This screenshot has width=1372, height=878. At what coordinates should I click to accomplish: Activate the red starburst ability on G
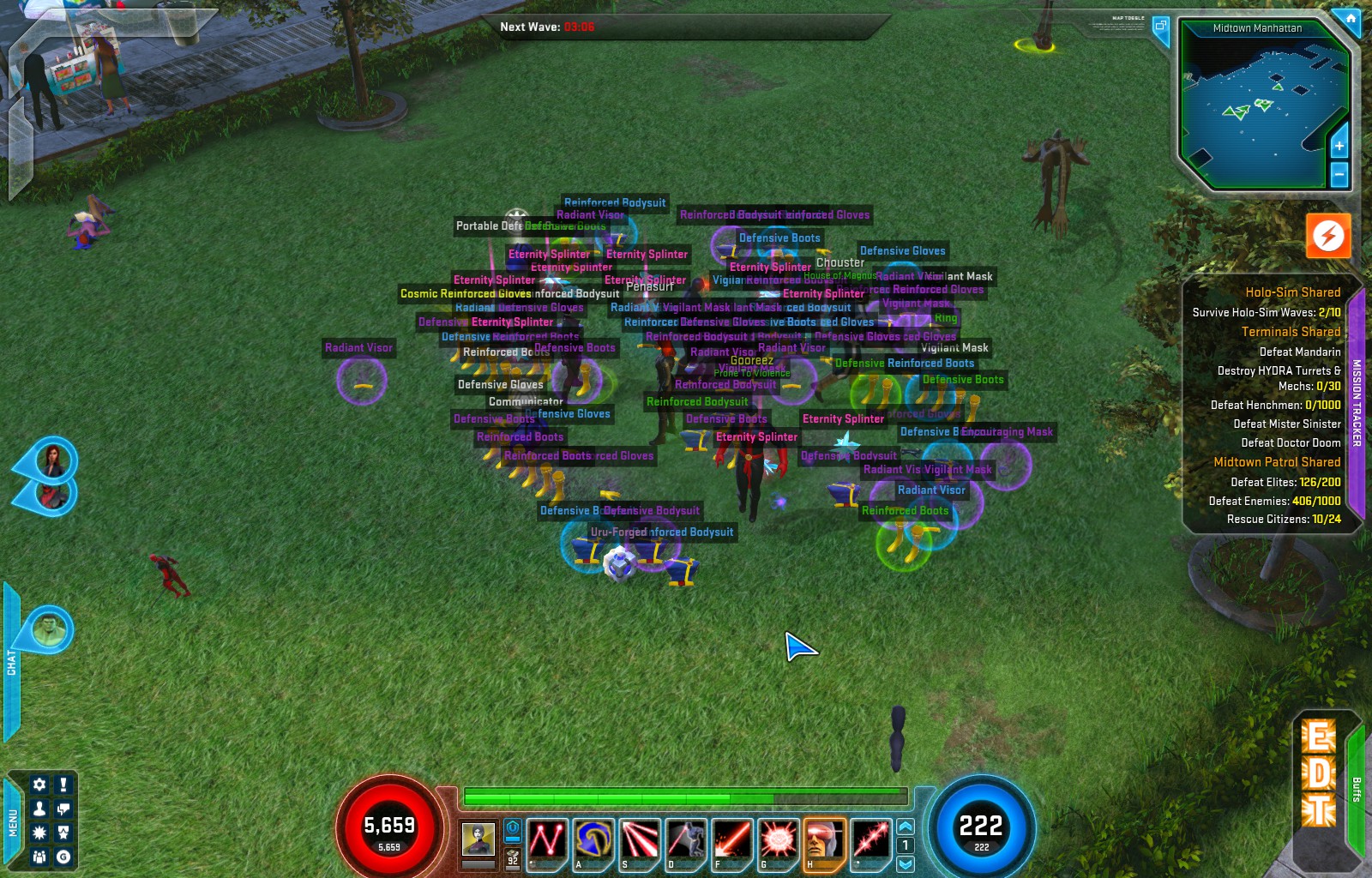[x=778, y=839]
